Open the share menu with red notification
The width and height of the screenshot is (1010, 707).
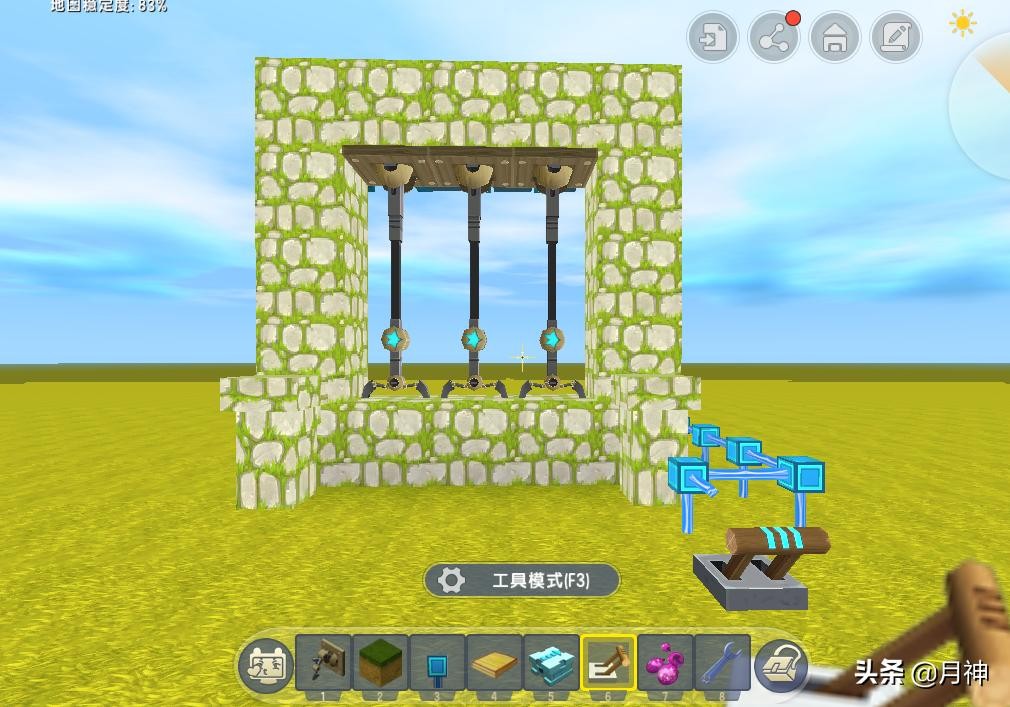773,39
